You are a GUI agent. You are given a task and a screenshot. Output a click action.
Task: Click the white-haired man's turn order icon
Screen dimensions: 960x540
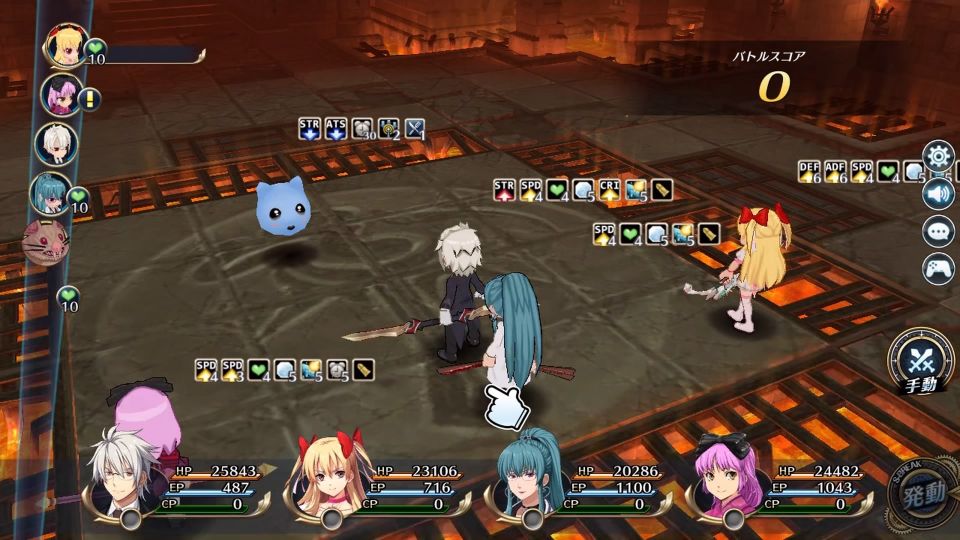[55, 143]
